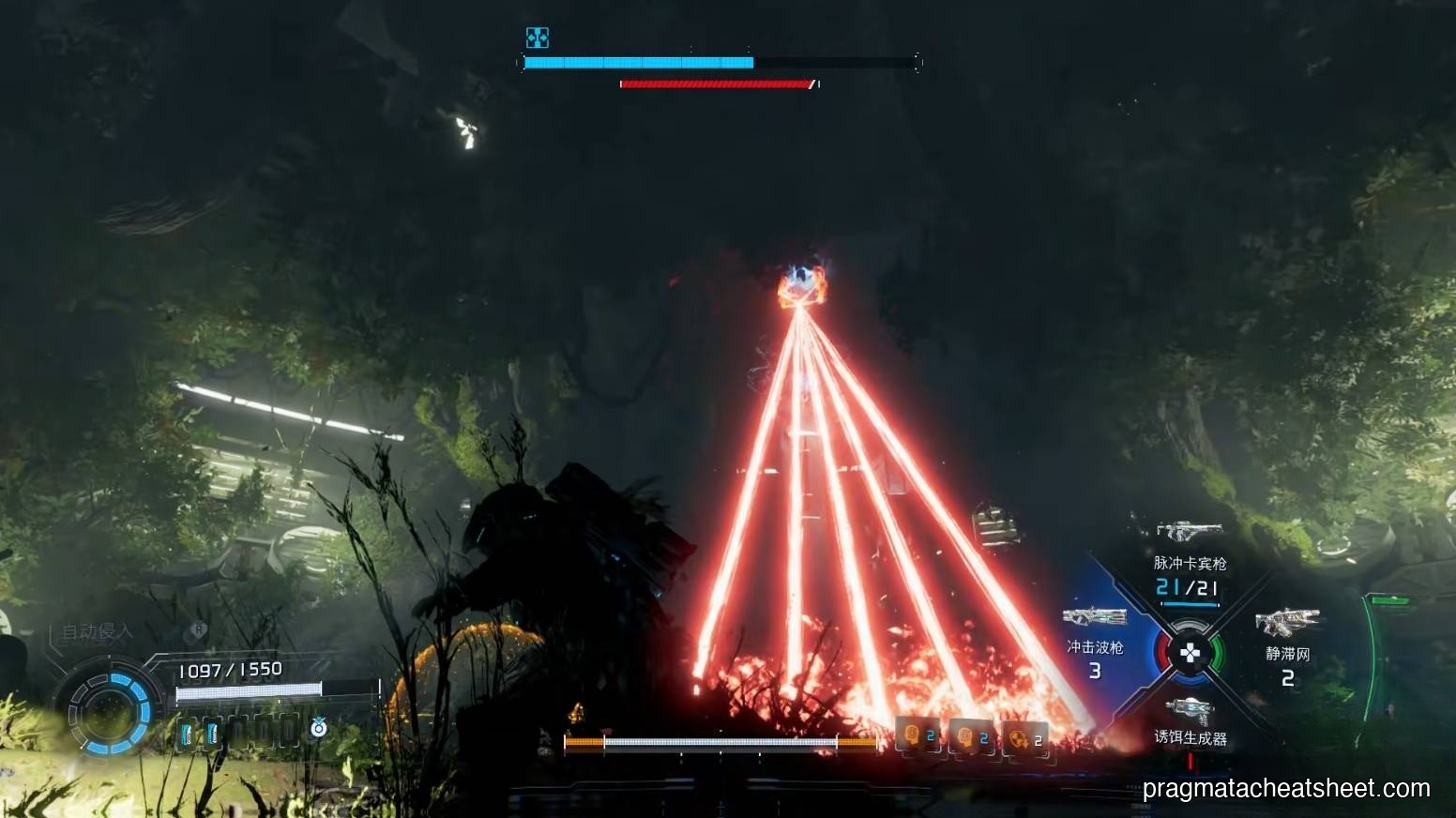Click the first orange head-chip item icon
Viewport: 1456px width, 818px height.
(911, 734)
